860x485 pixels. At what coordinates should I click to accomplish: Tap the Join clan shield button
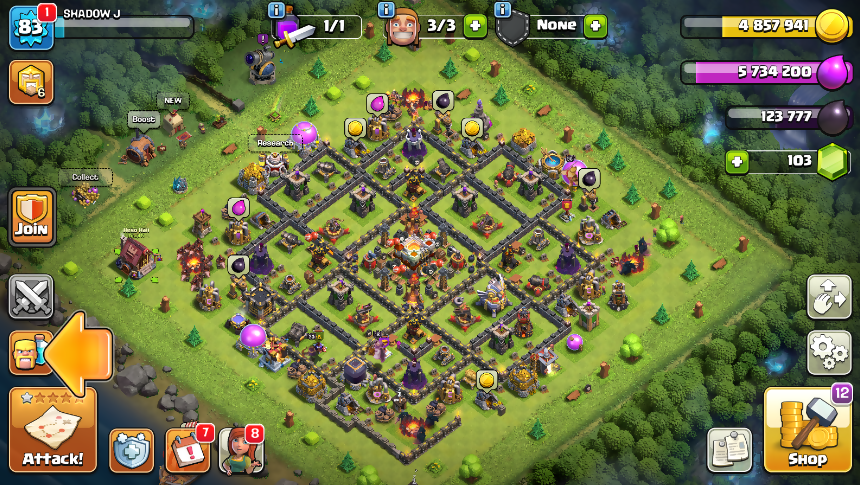(32, 216)
